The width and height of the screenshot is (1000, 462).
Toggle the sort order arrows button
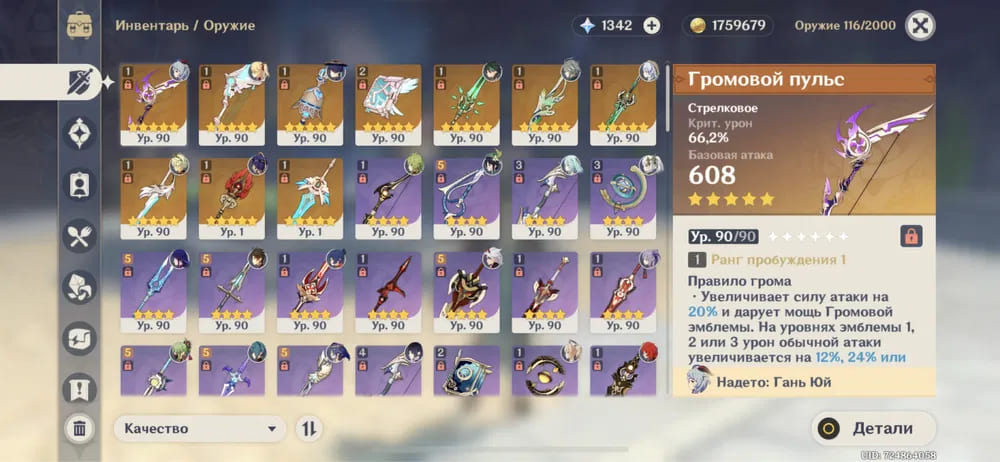310,429
